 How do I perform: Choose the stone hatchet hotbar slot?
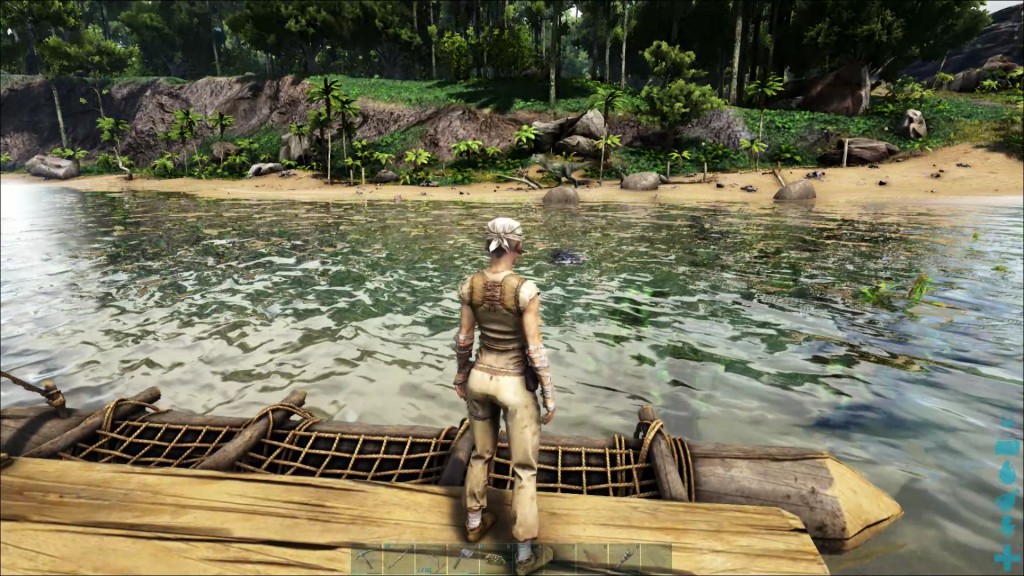(462, 558)
